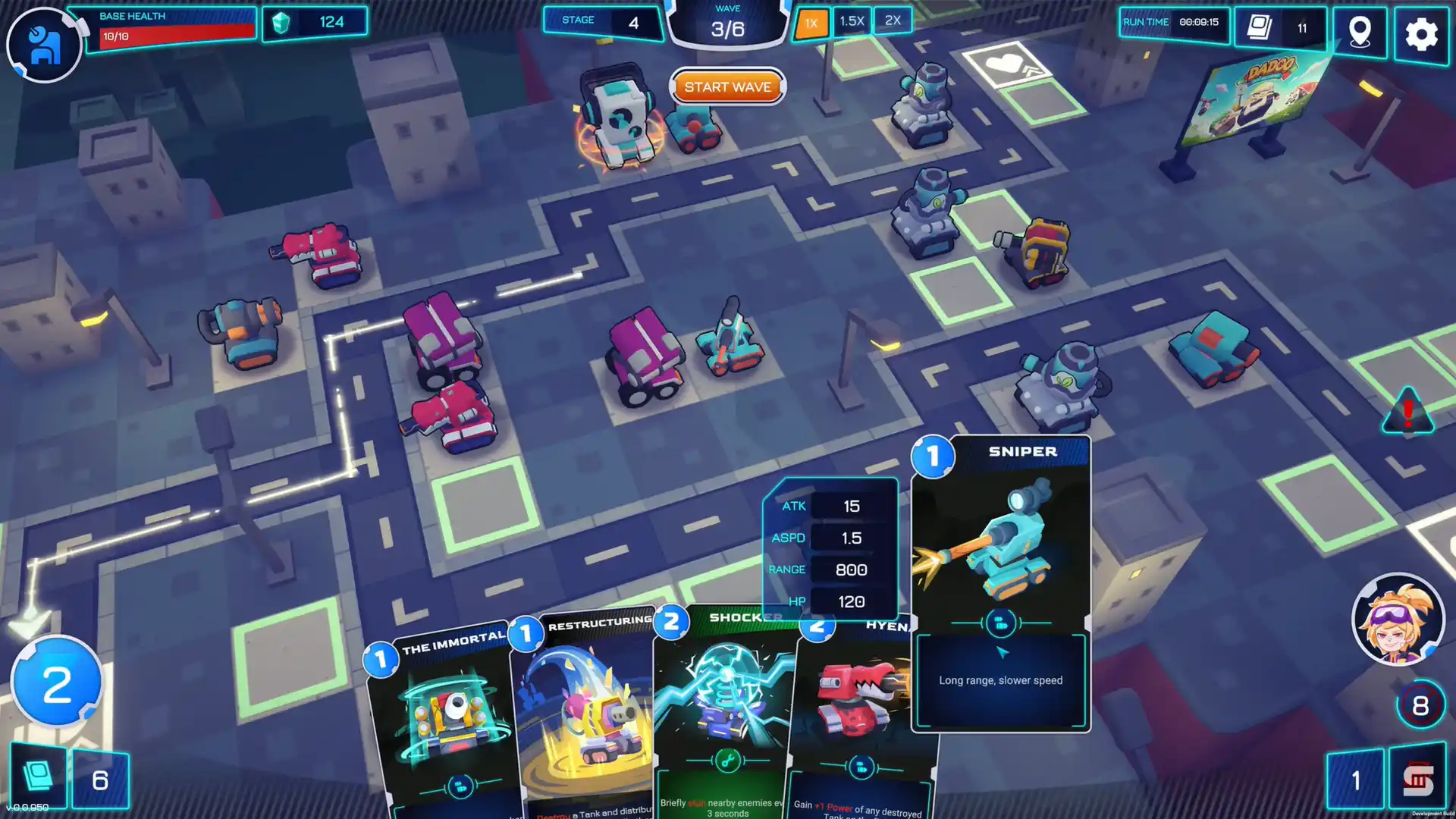
Task: Click the blonde commander portrait
Action: pos(1398,619)
